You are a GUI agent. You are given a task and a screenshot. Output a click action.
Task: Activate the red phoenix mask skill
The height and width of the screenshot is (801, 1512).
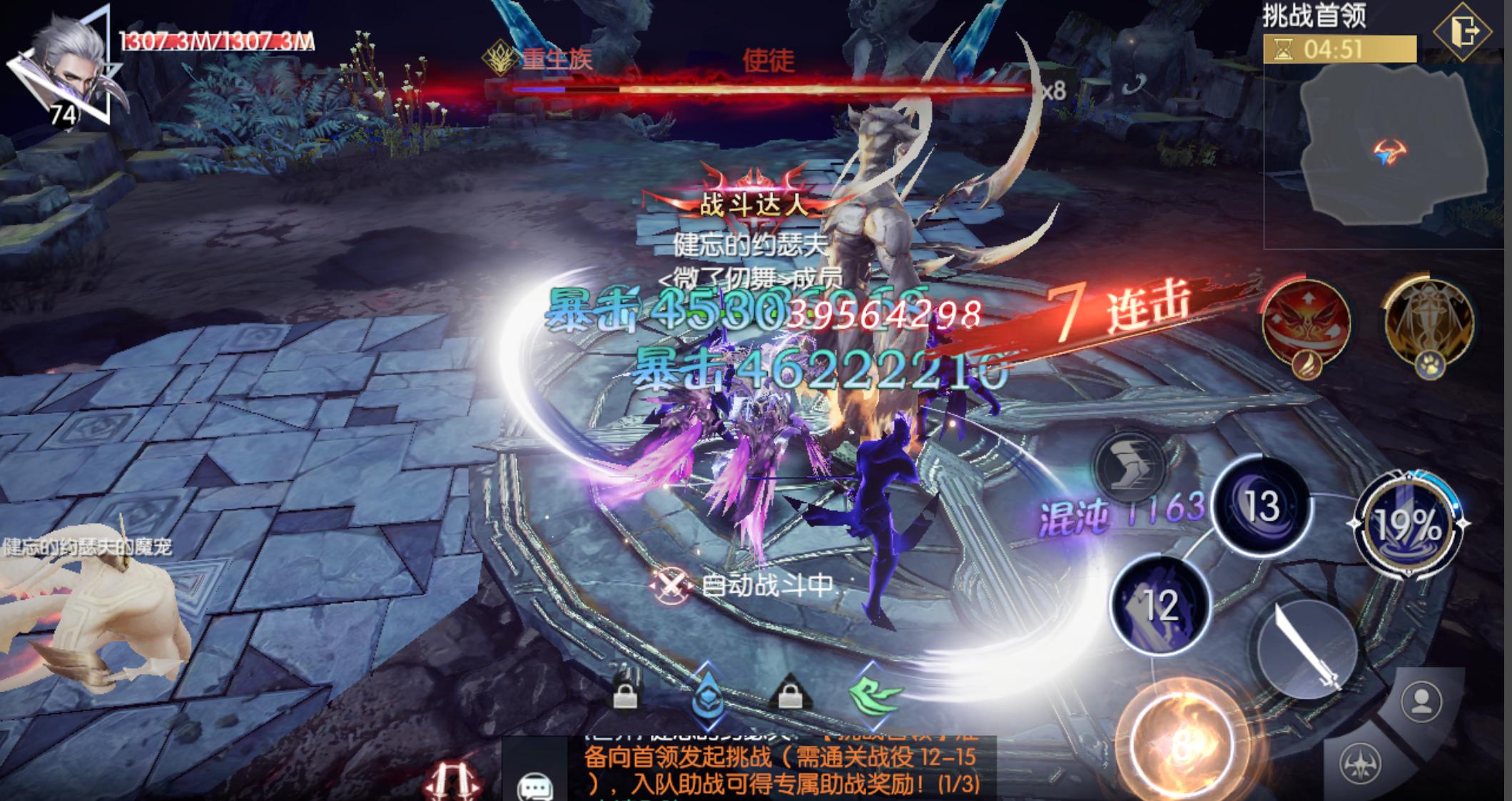[1305, 322]
